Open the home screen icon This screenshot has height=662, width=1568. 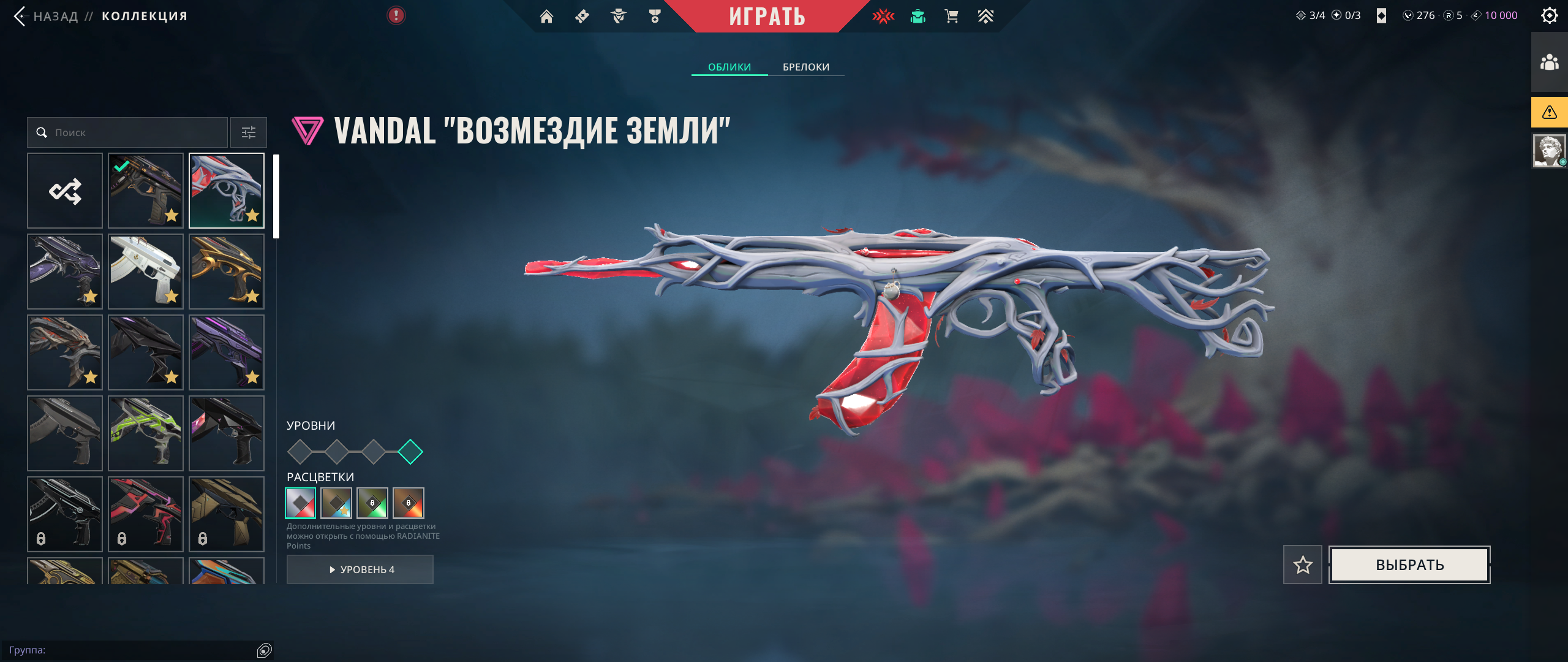[546, 17]
